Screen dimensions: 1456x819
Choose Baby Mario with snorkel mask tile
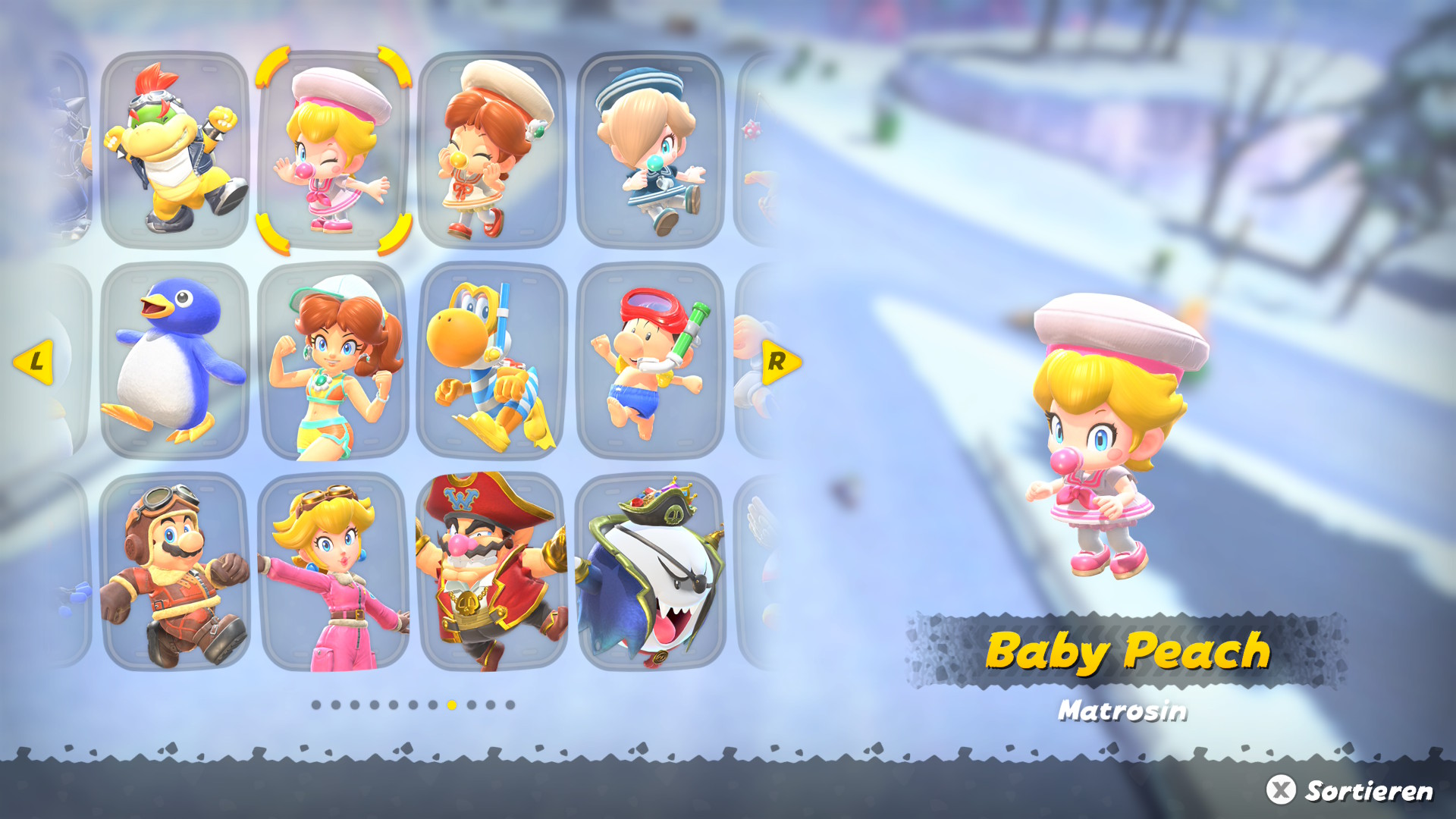(650, 361)
